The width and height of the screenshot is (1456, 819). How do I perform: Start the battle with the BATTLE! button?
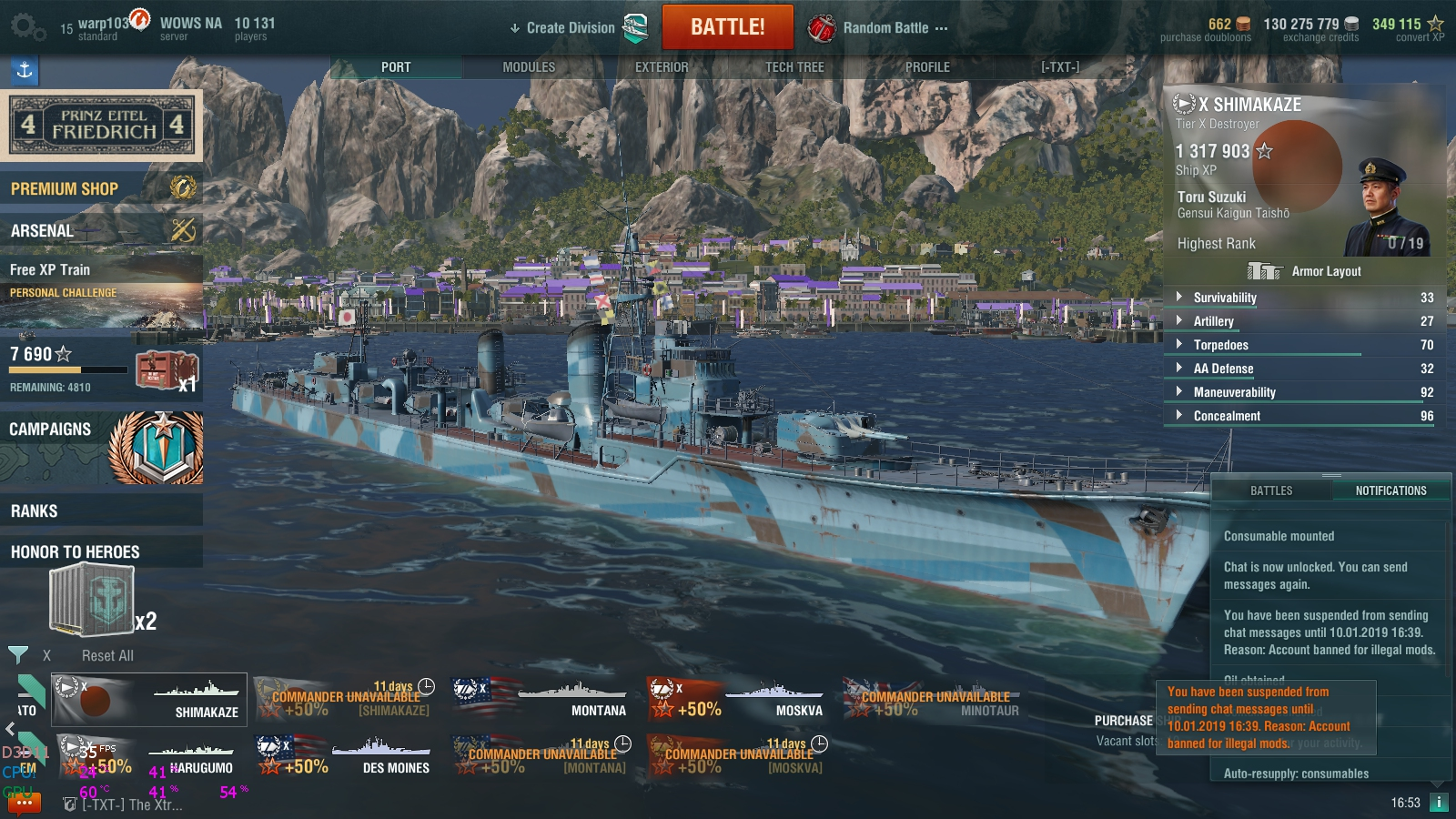[x=727, y=27]
